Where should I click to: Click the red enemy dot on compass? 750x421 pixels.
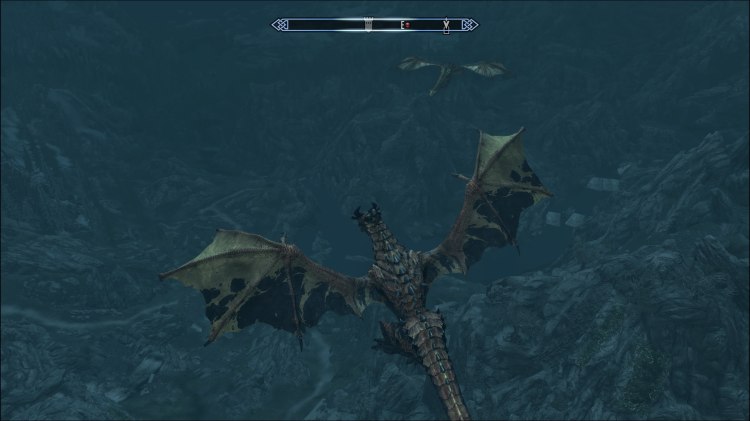[x=408, y=24]
